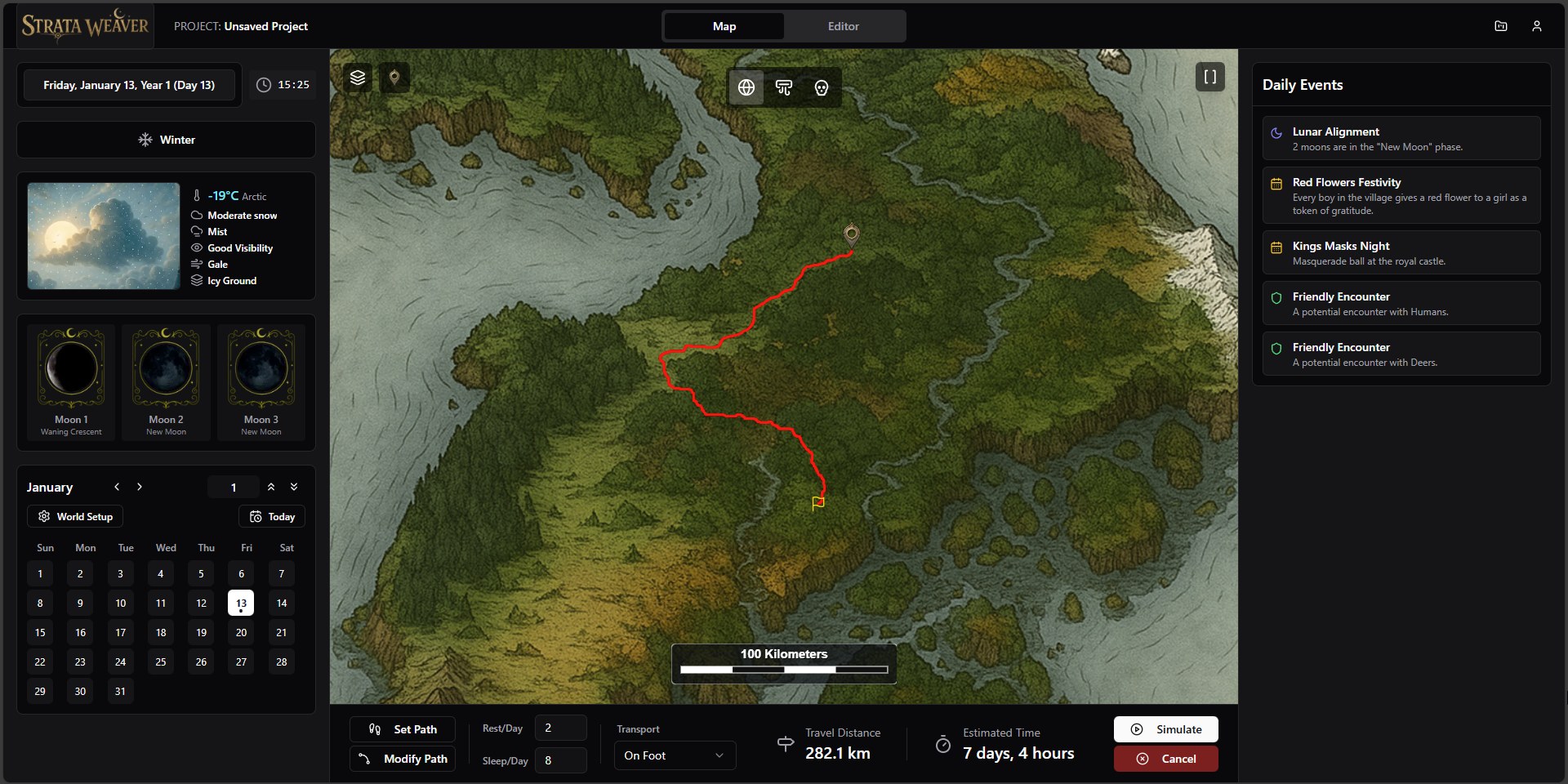1568x784 pixels.
Task: Open the project folder icon
Action: pyautogui.click(x=1501, y=25)
